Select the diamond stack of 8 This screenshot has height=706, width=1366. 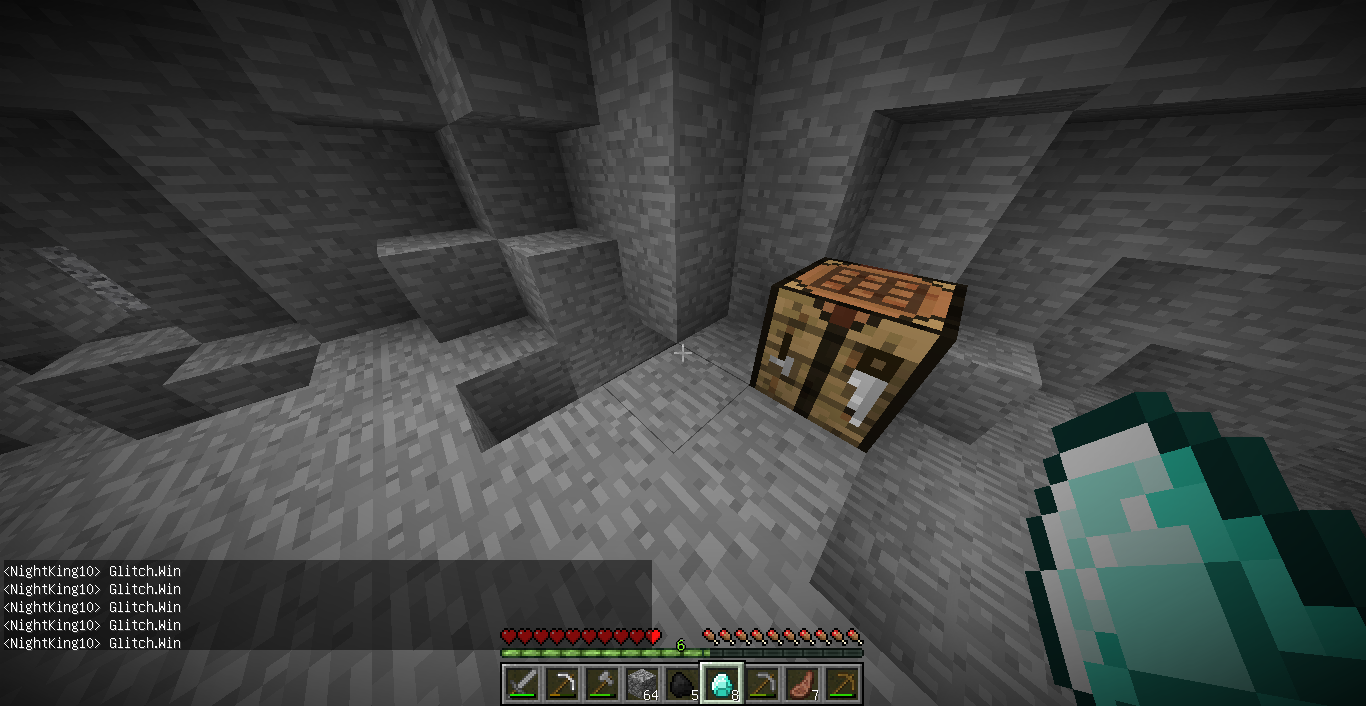tap(721, 684)
